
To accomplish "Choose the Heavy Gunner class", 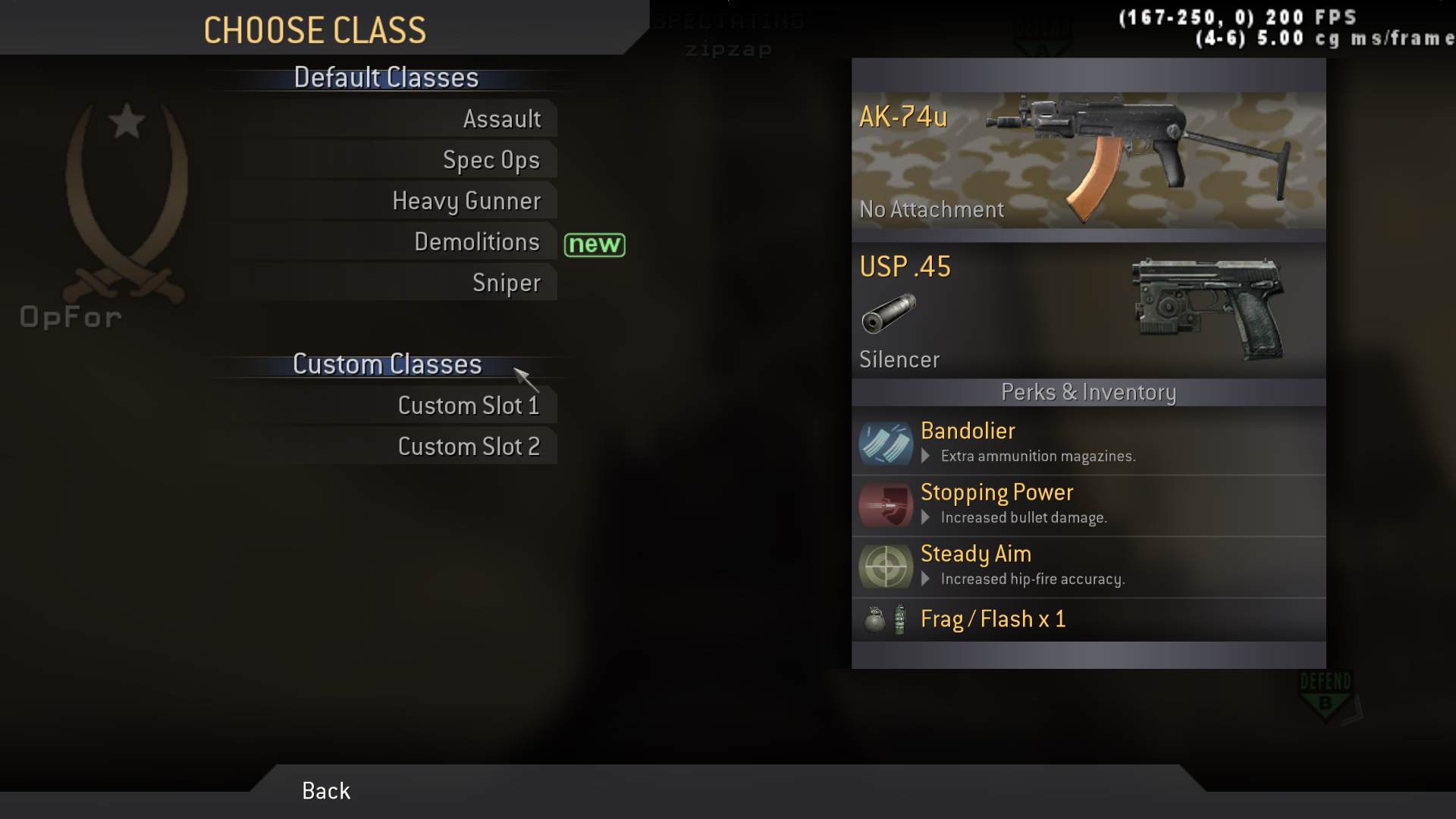I will click(x=466, y=200).
